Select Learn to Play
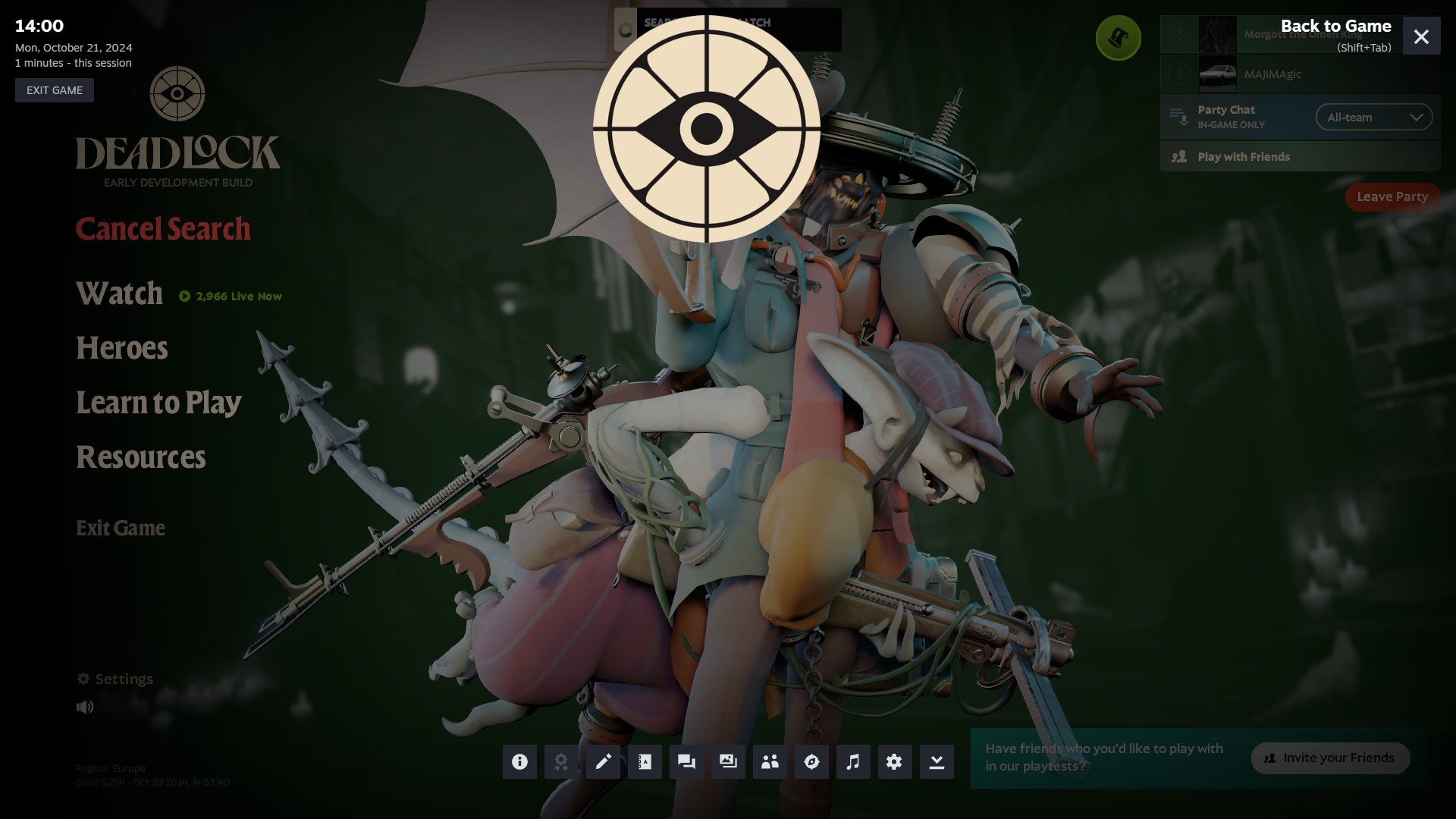The width and height of the screenshot is (1456, 819). [x=158, y=403]
